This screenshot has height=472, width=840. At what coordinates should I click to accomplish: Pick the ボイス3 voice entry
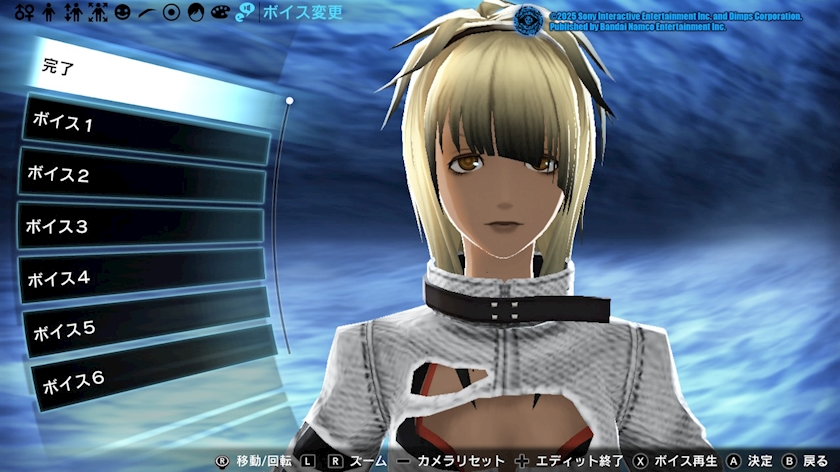141,228
